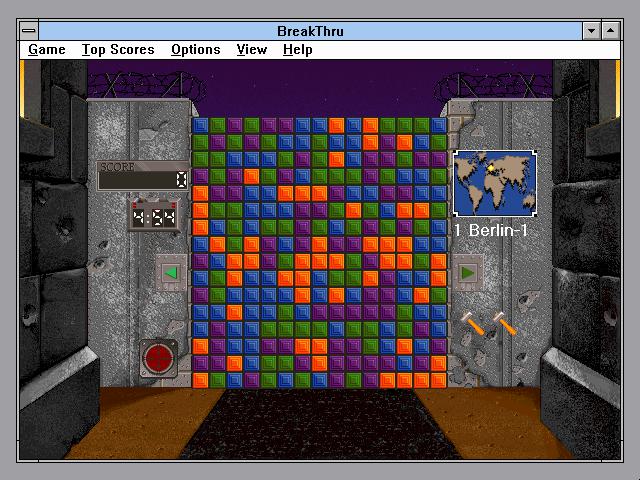Minimize the BreakThru window
Image resolution: width=640 pixels, height=480 pixels.
click(x=591, y=31)
